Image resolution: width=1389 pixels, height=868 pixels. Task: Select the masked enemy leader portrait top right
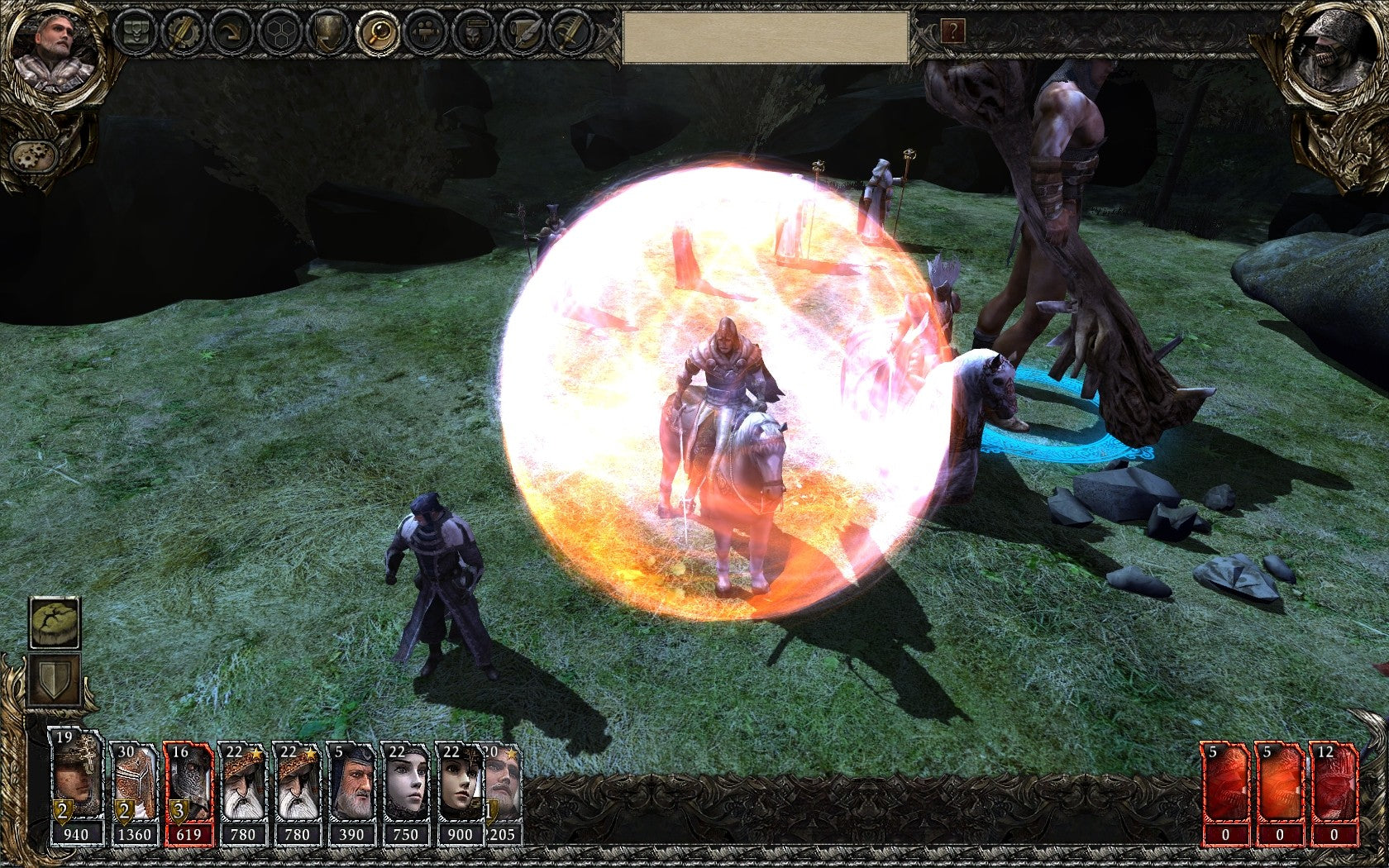(1334, 51)
